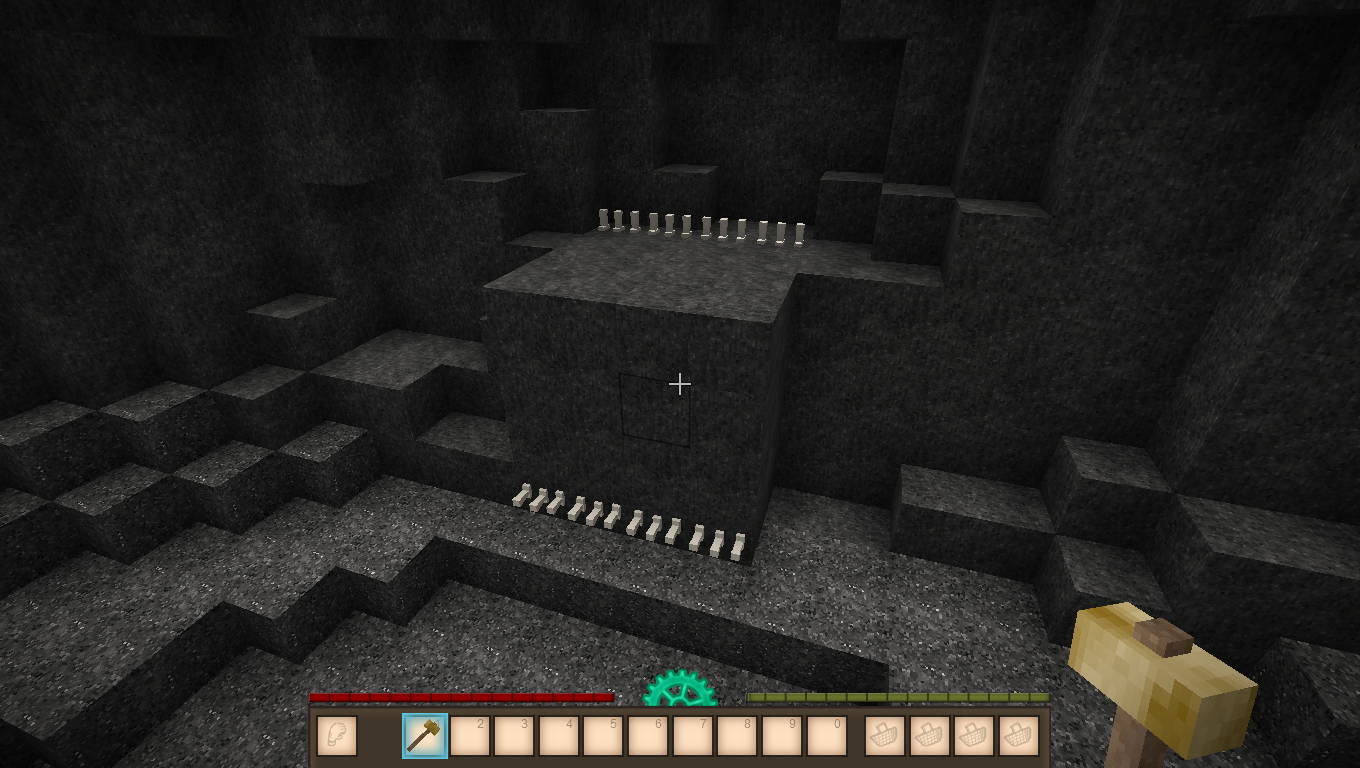Image resolution: width=1360 pixels, height=768 pixels.
Task: Select empty hotbar slot 4
Action: pyautogui.click(x=558, y=735)
